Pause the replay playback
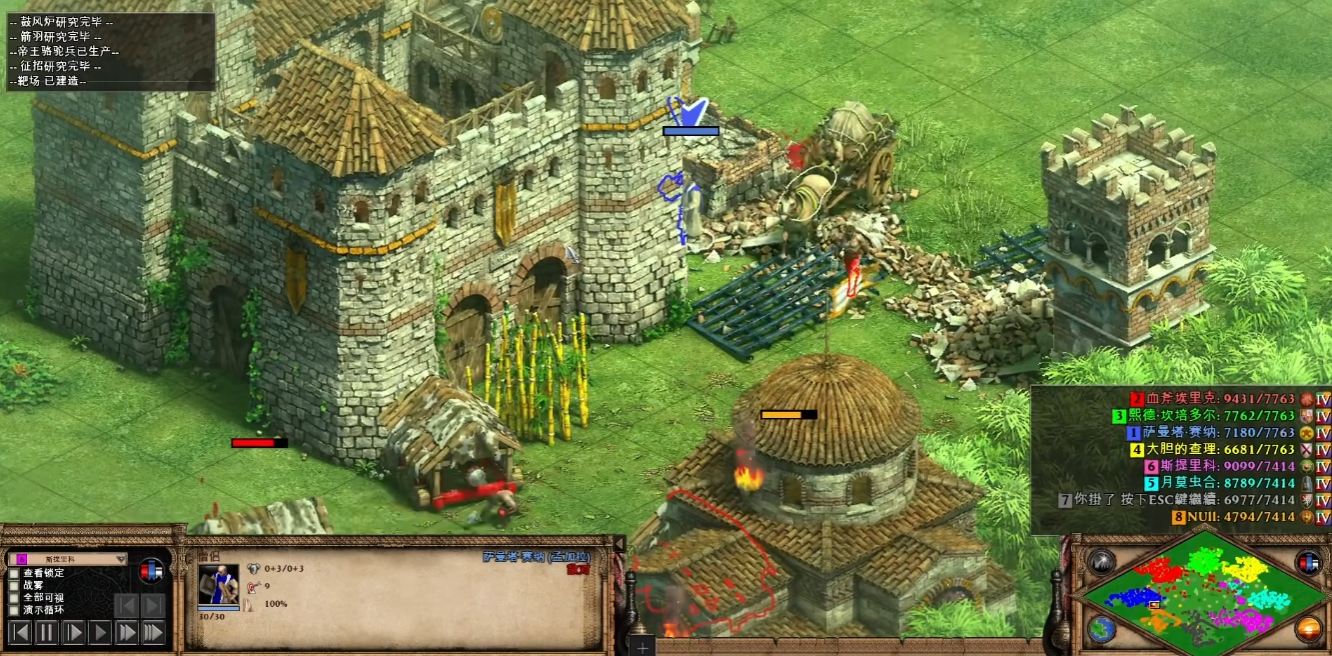Image resolution: width=1332 pixels, height=656 pixels. (x=47, y=632)
